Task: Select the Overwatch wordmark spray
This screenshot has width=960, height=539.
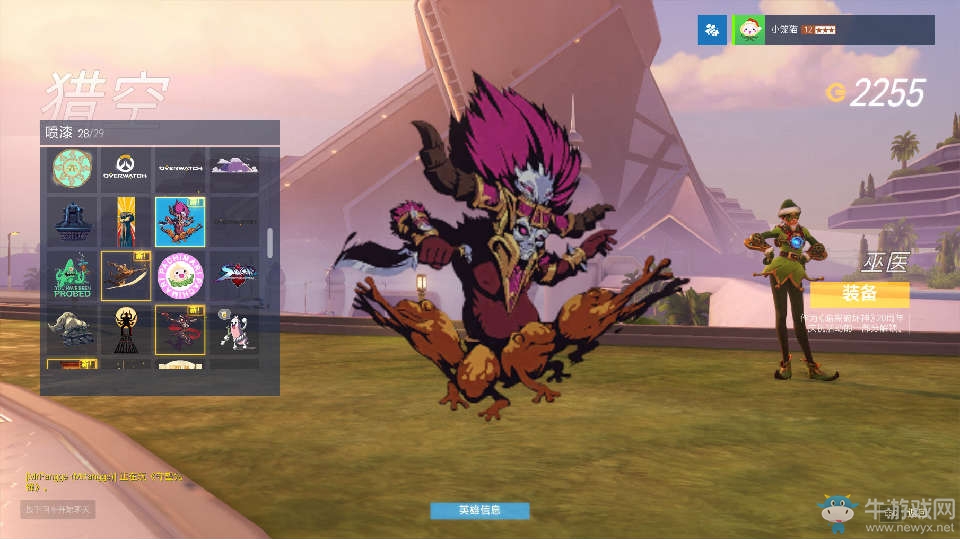Action: tap(180, 169)
